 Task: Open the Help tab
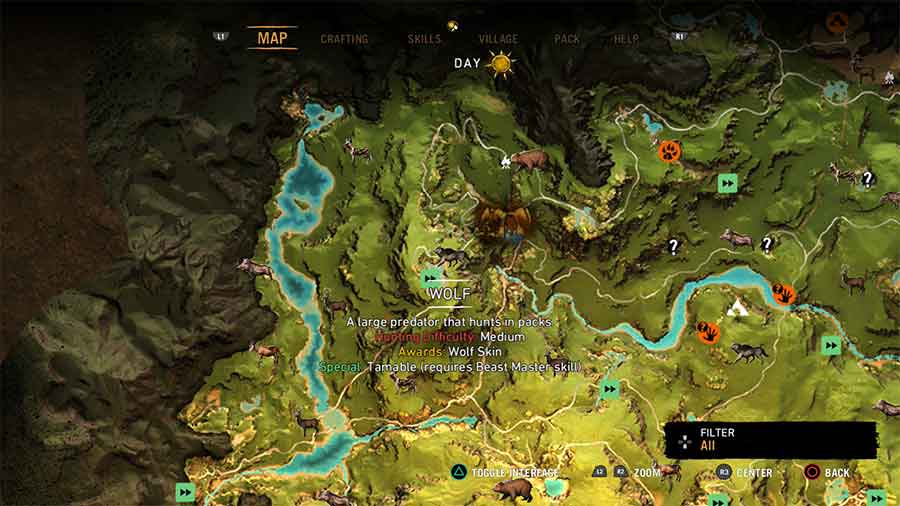pyautogui.click(x=626, y=39)
